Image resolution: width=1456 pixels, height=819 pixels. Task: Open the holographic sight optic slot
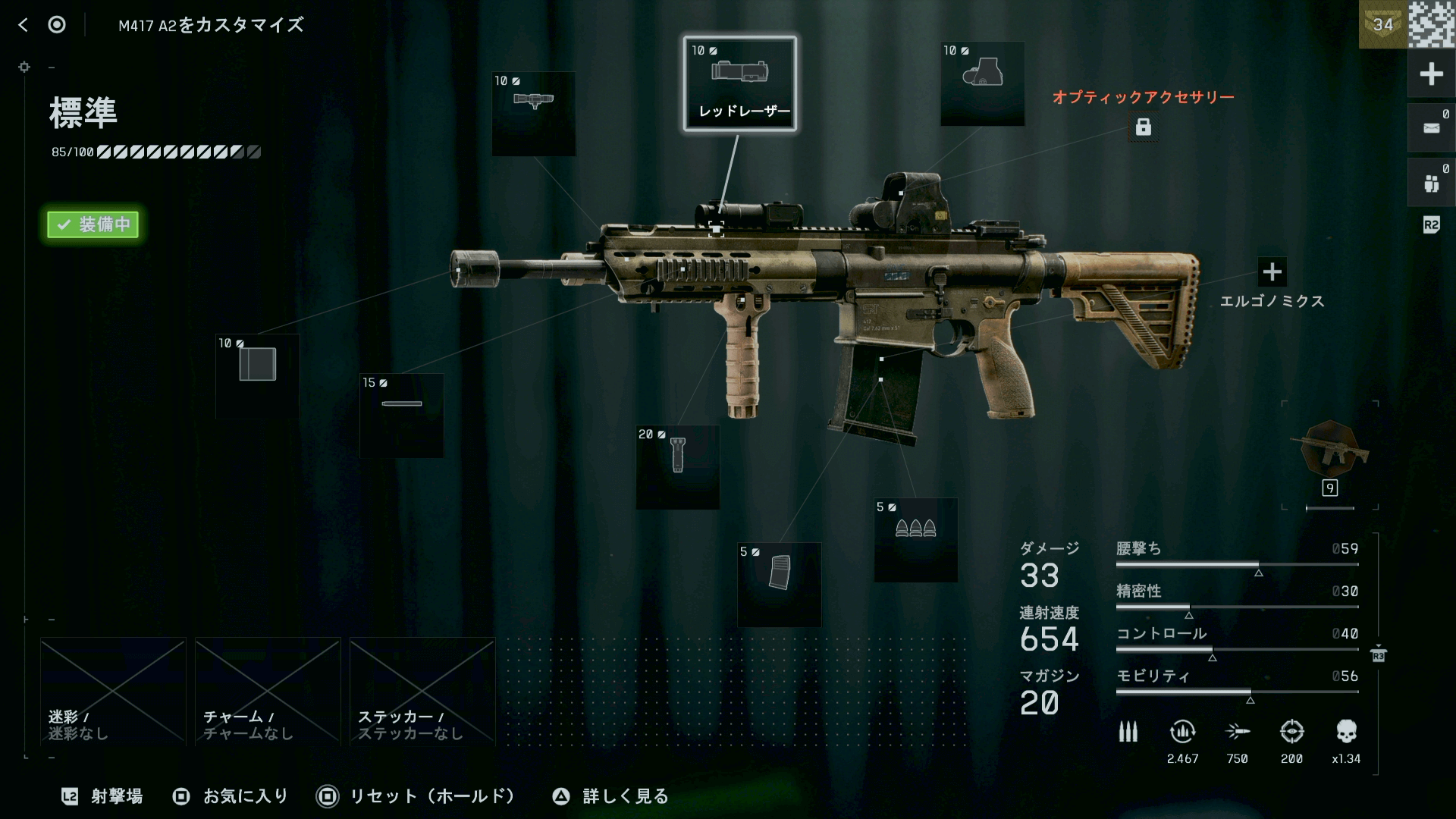pyautogui.click(x=982, y=83)
